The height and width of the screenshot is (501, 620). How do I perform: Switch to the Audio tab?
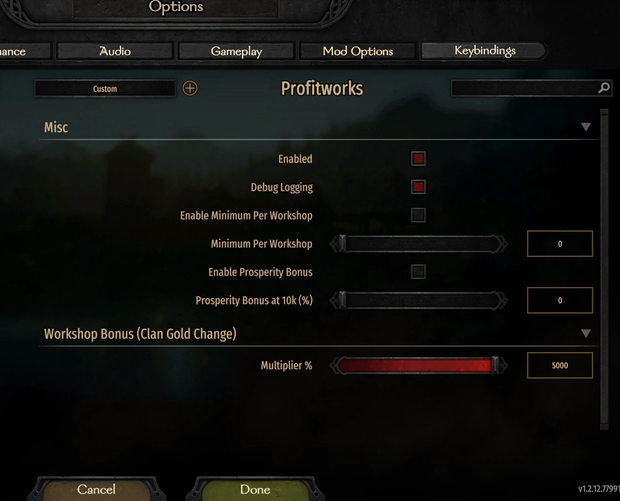115,51
